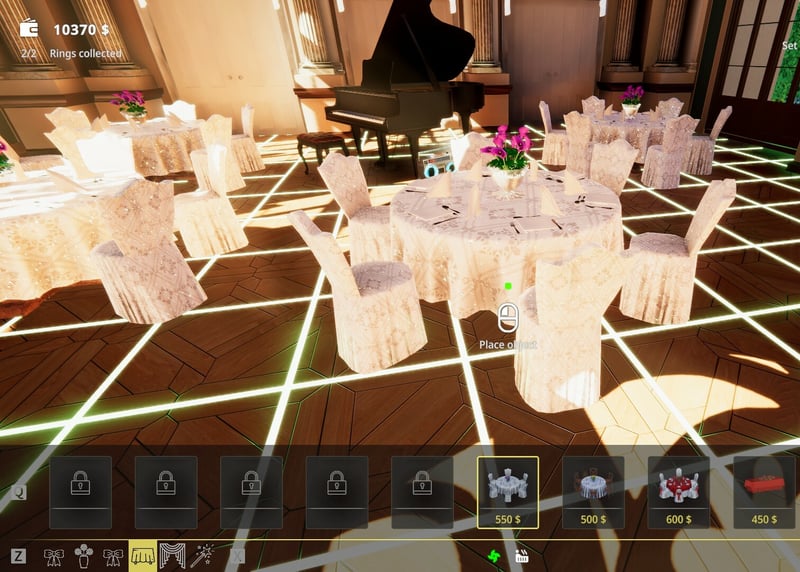Open the highlighted table category
This screenshot has height=572, width=800.
[142, 555]
